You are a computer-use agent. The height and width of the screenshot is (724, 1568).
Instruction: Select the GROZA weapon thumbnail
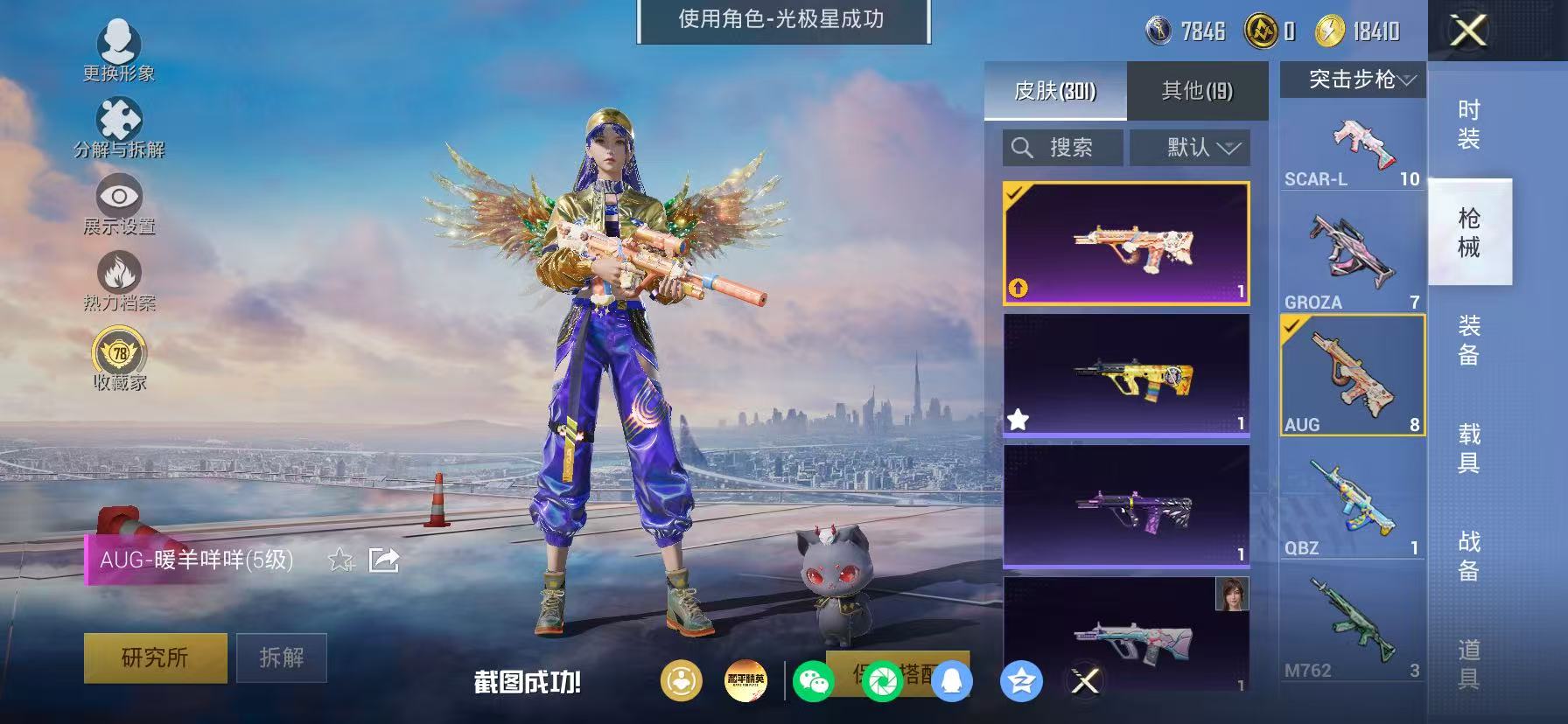[x=1350, y=249]
